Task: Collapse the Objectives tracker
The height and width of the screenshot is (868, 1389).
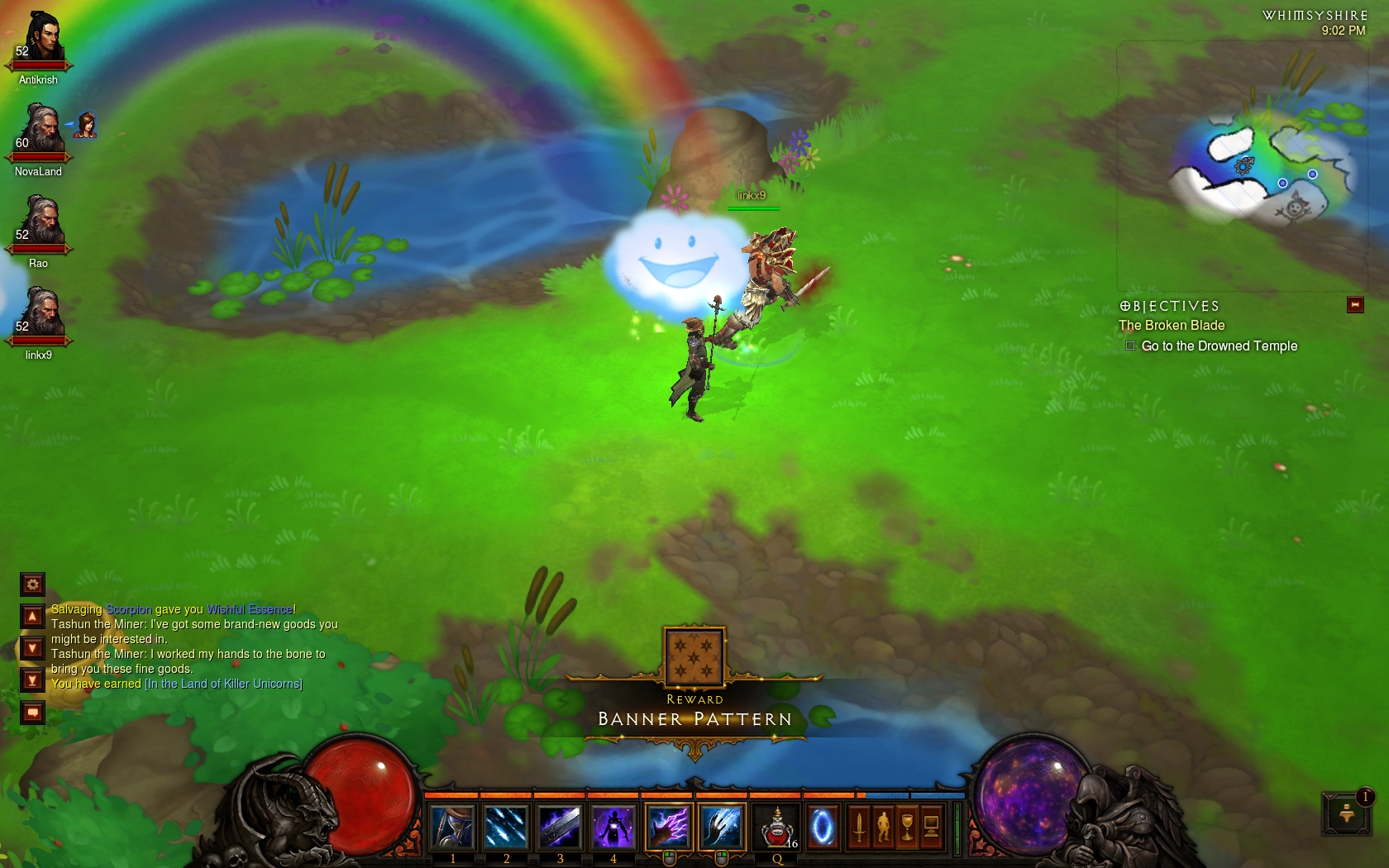Action: pos(1355,305)
